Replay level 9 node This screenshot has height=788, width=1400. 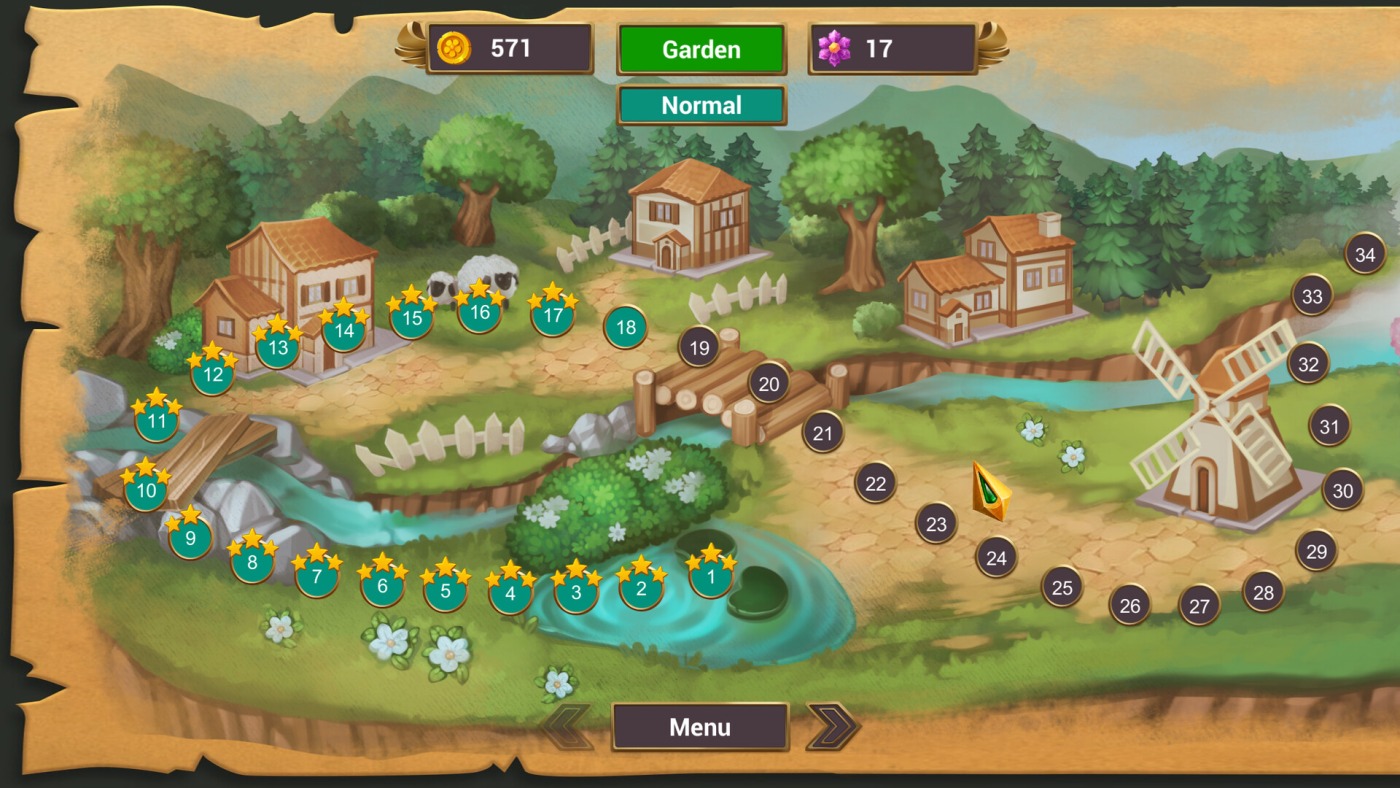(x=190, y=540)
